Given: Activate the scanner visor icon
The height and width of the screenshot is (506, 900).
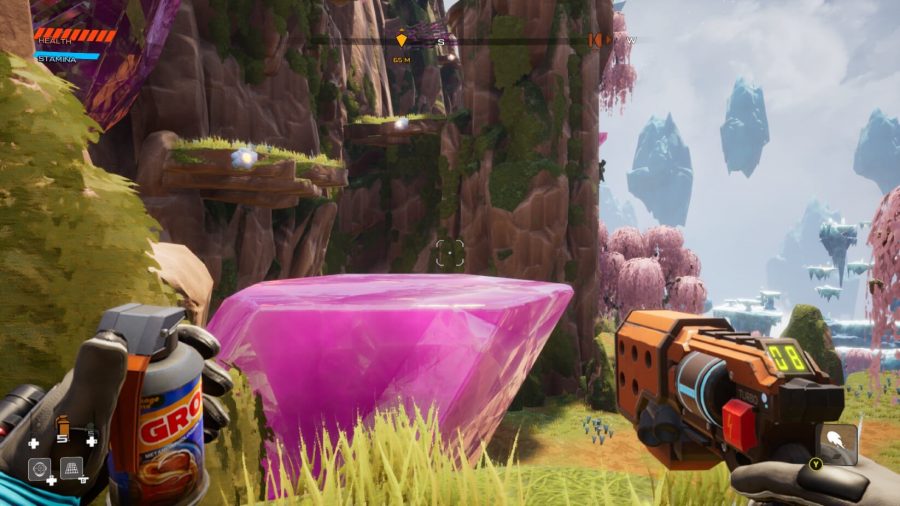Looking at the screenshot, I should 39,468.
